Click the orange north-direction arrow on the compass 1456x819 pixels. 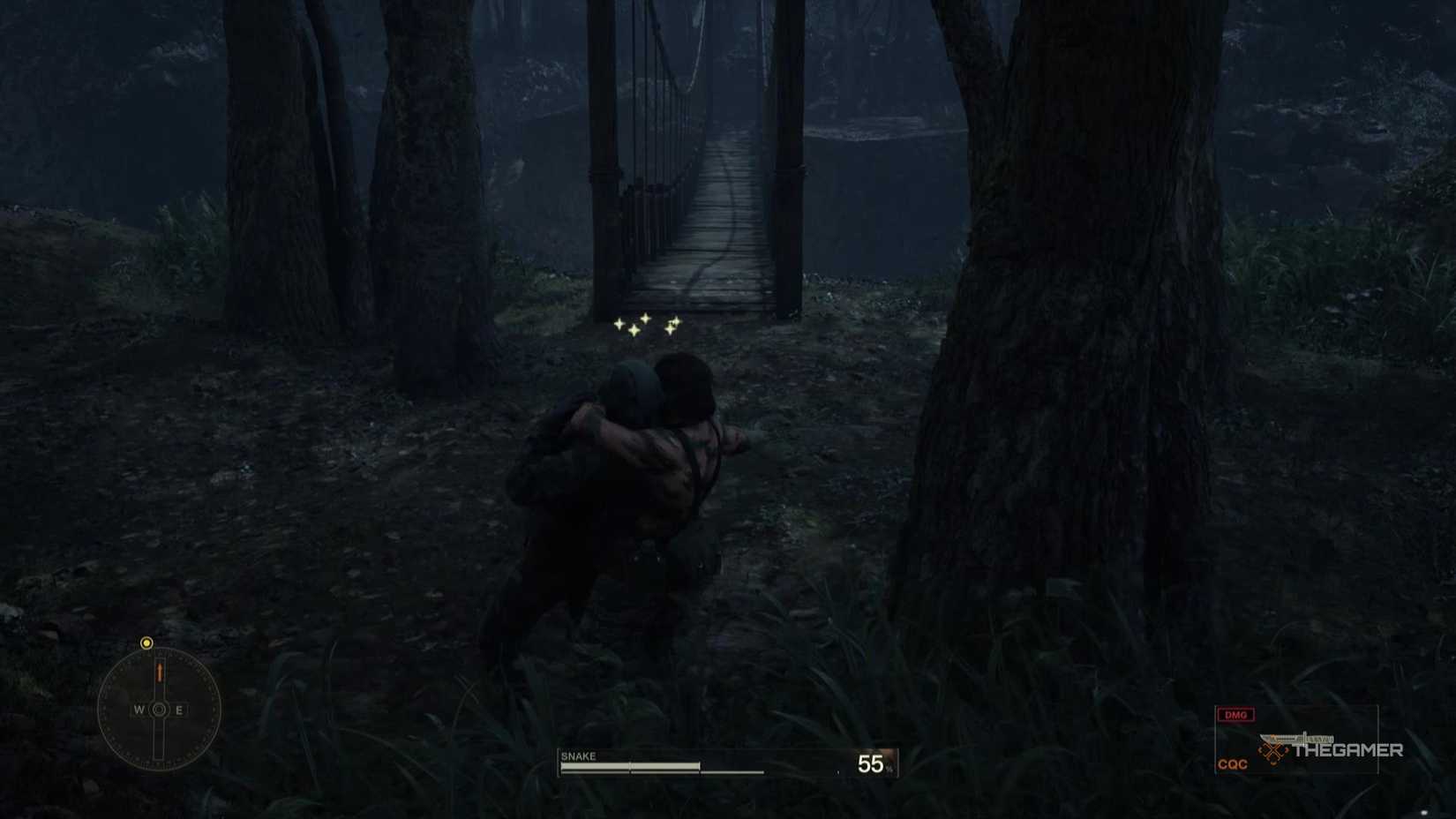159,673
